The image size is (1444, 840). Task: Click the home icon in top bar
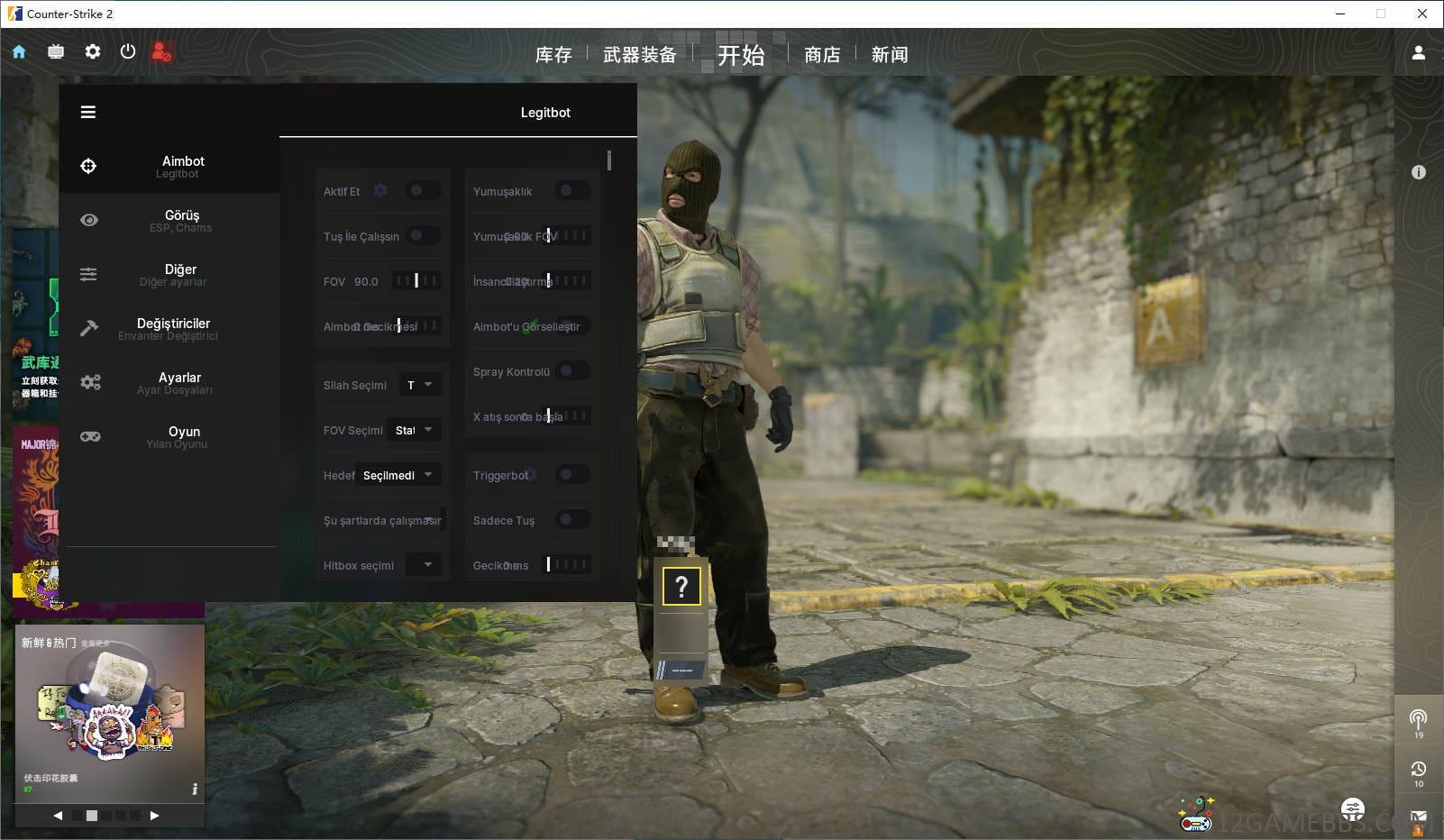click(x=19, y=52)
